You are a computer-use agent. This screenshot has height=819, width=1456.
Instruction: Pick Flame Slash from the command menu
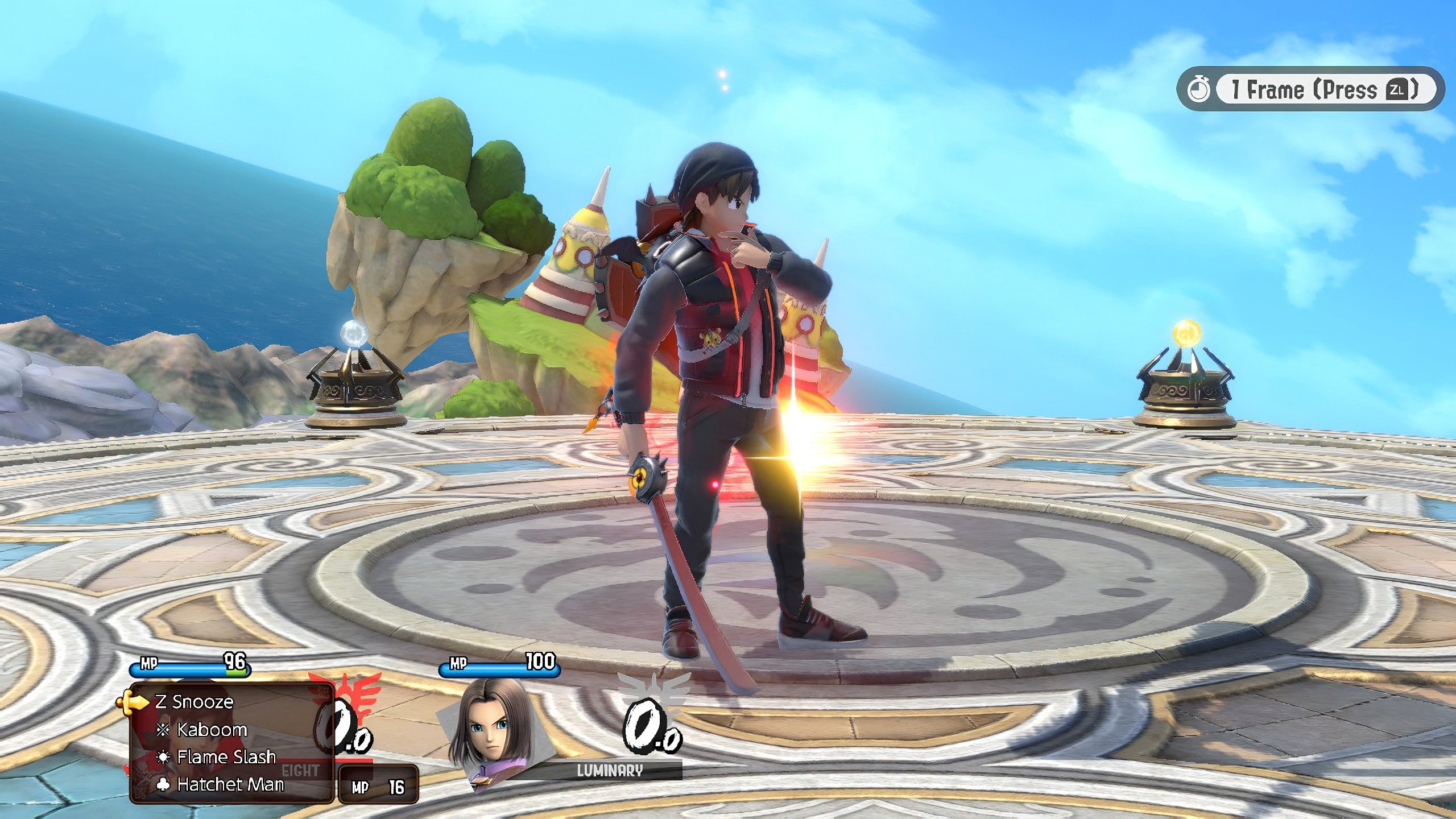click(226, 757)
